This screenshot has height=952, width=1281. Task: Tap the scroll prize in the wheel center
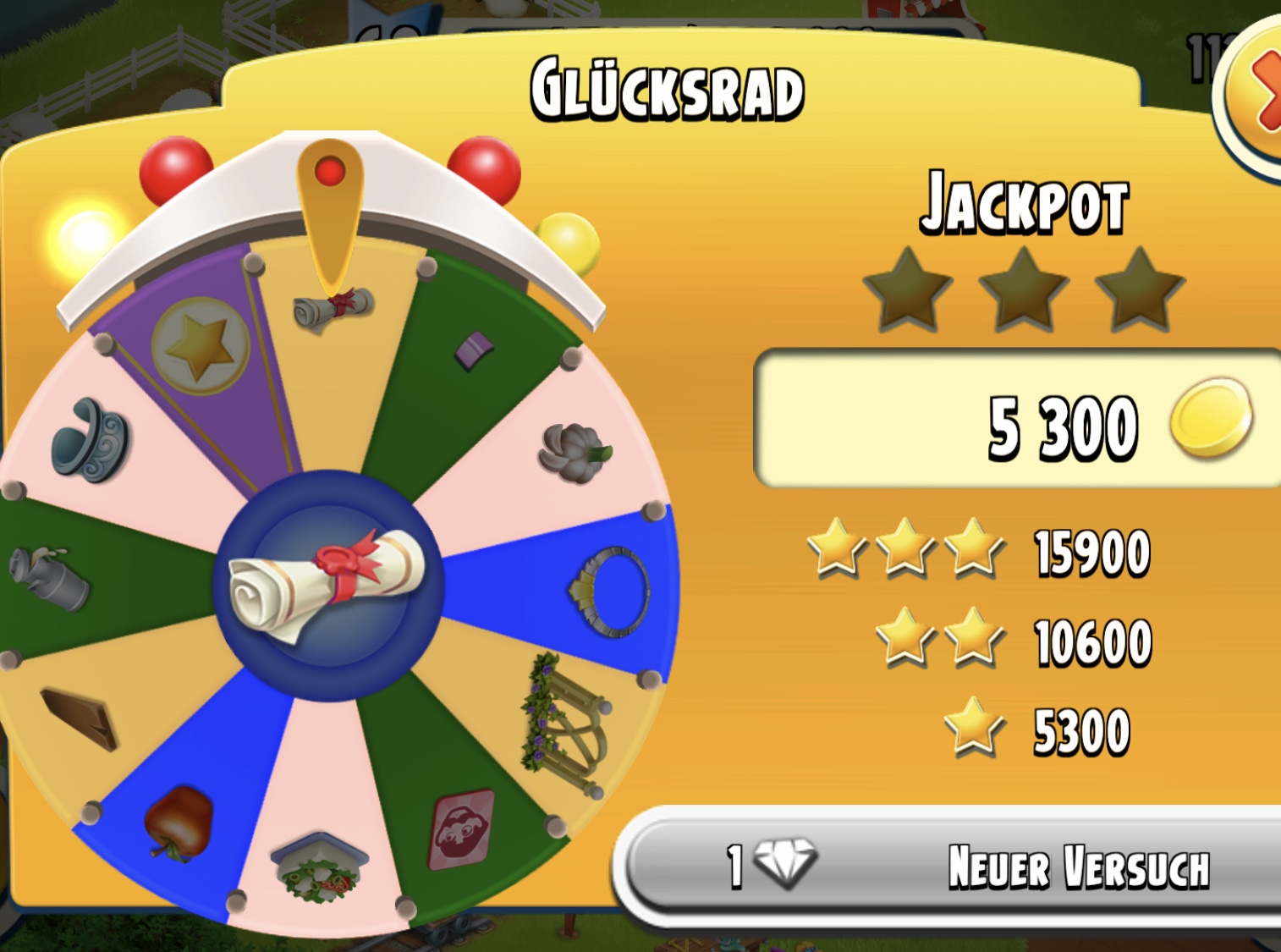pos(329,585)
